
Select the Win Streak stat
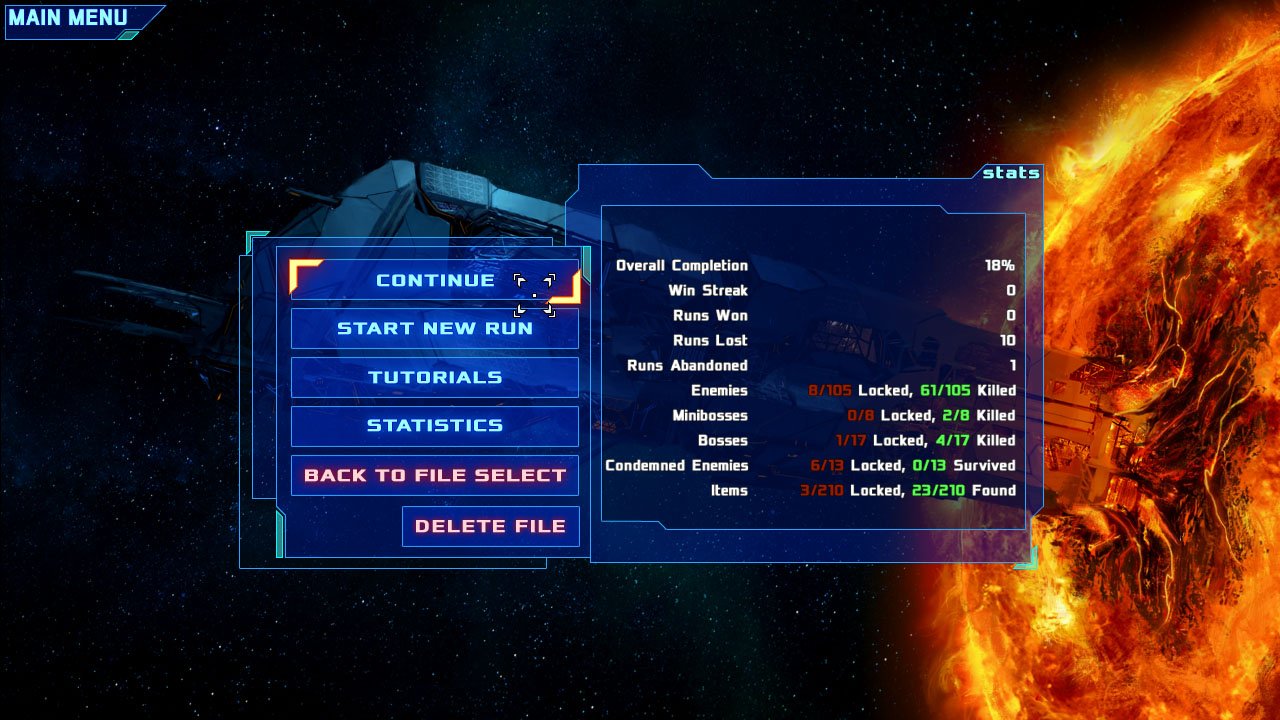(710, 291)
